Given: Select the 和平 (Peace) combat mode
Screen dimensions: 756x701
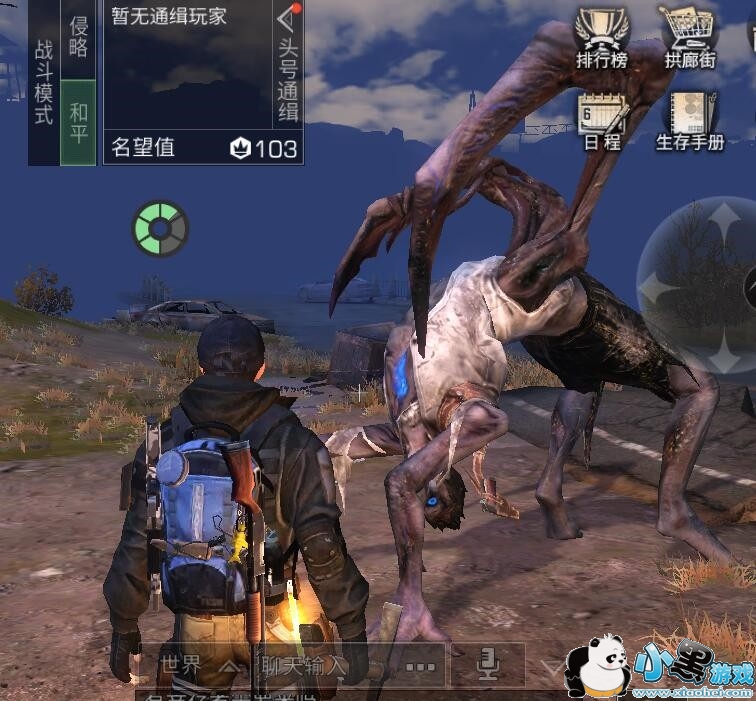Looking at the screenshot, I should tap(79, 122).
